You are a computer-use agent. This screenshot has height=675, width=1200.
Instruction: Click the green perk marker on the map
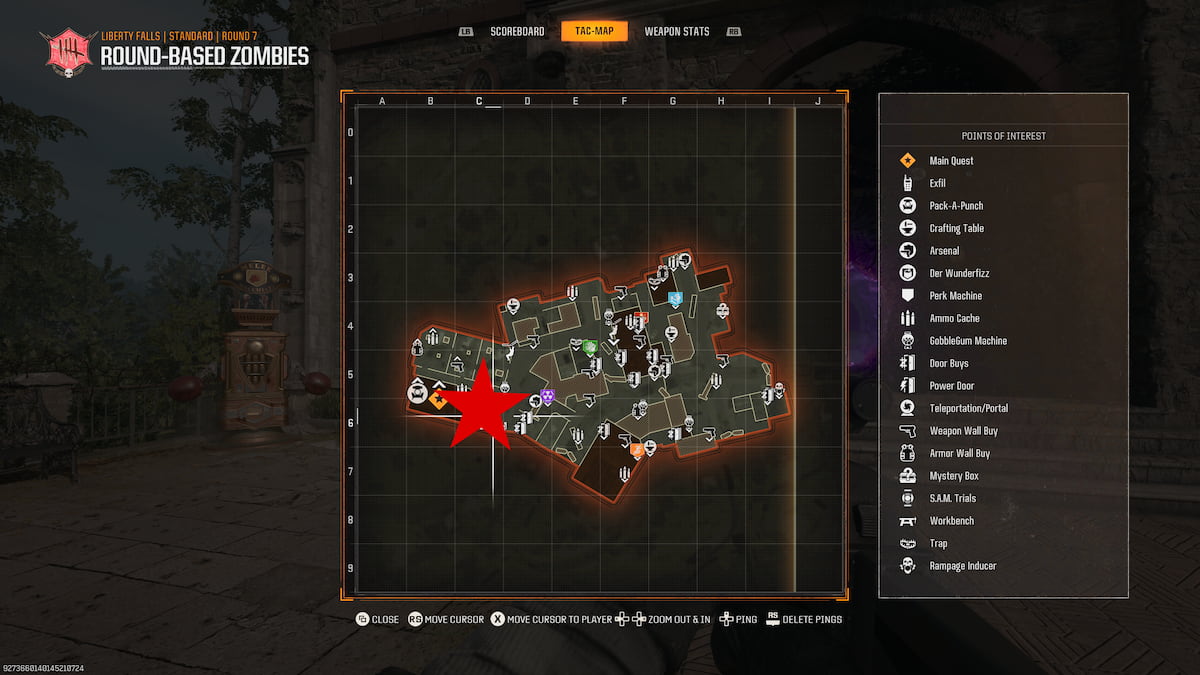coord(590,347)
